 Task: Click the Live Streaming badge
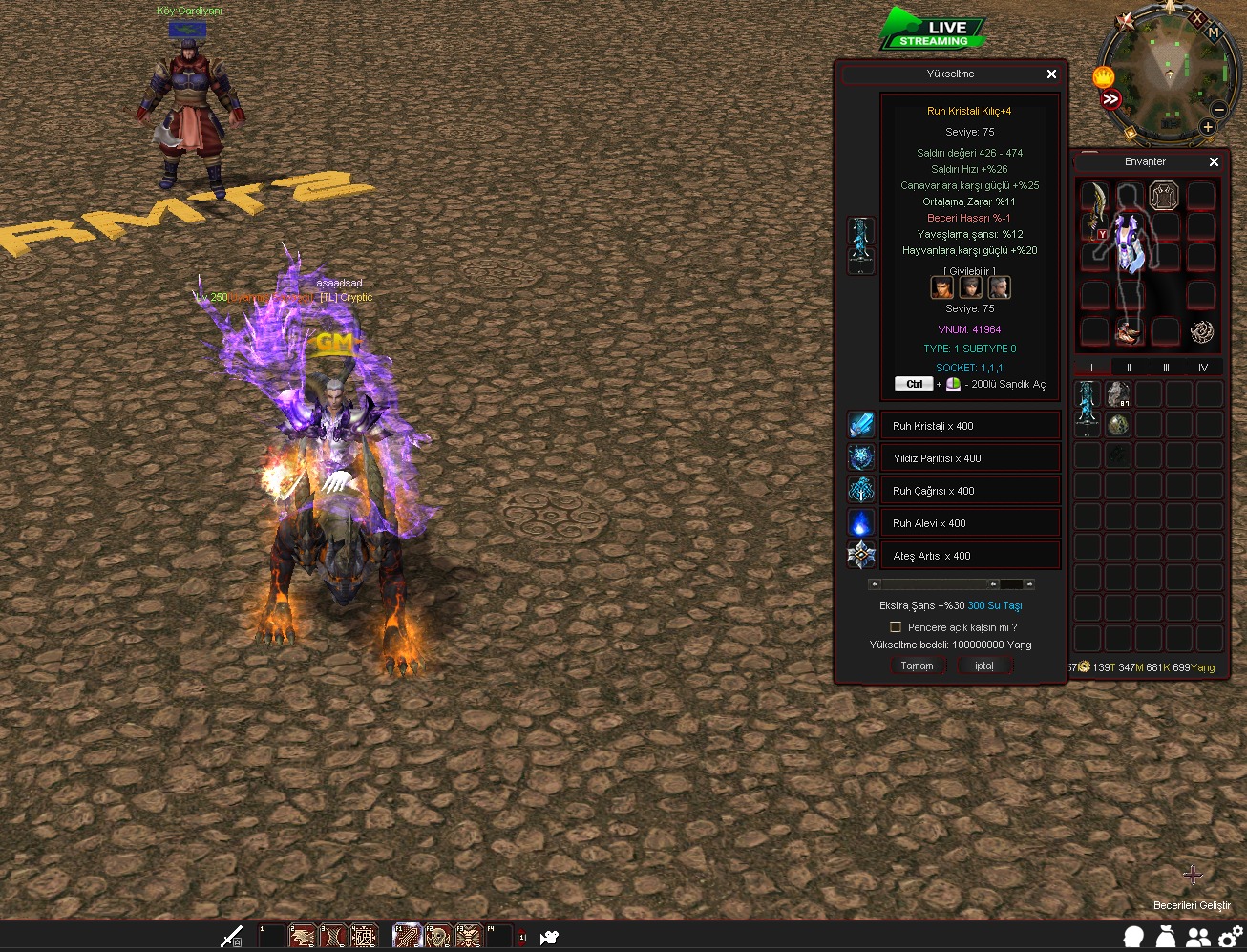pyautogui.click(x=934, y=31)
